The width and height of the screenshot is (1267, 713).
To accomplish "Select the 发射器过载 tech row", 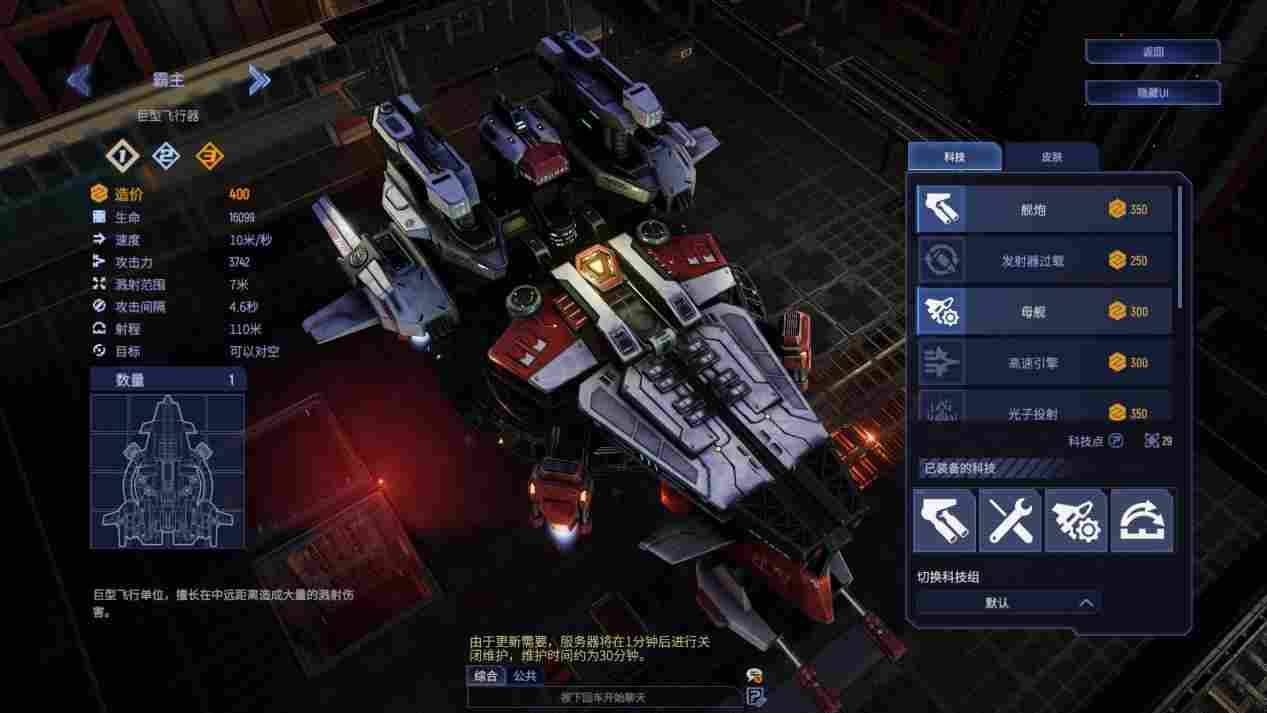I will pyautogui.click(x=1043, y=261).
